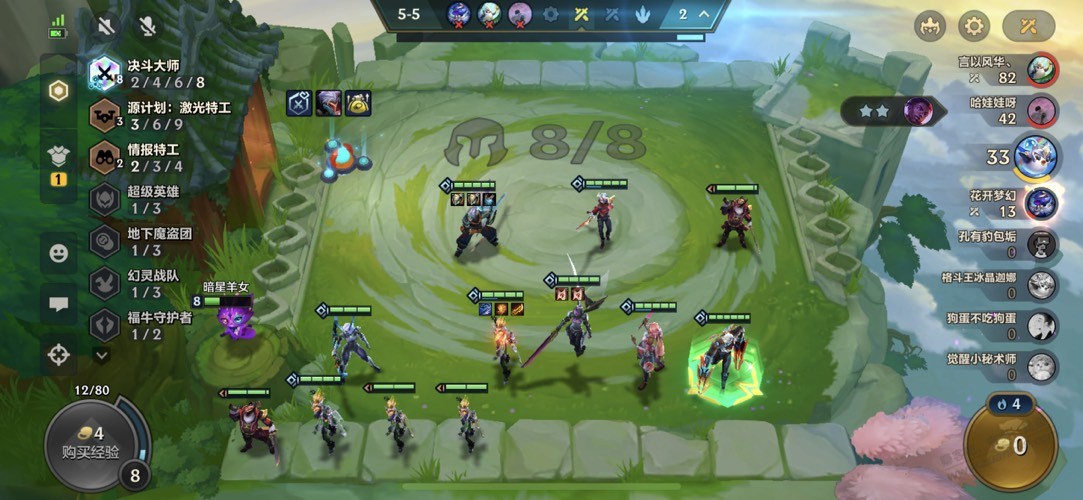Select the hexagon traits tab icon
Screen dimensions: 1083x500
(59, 91)
